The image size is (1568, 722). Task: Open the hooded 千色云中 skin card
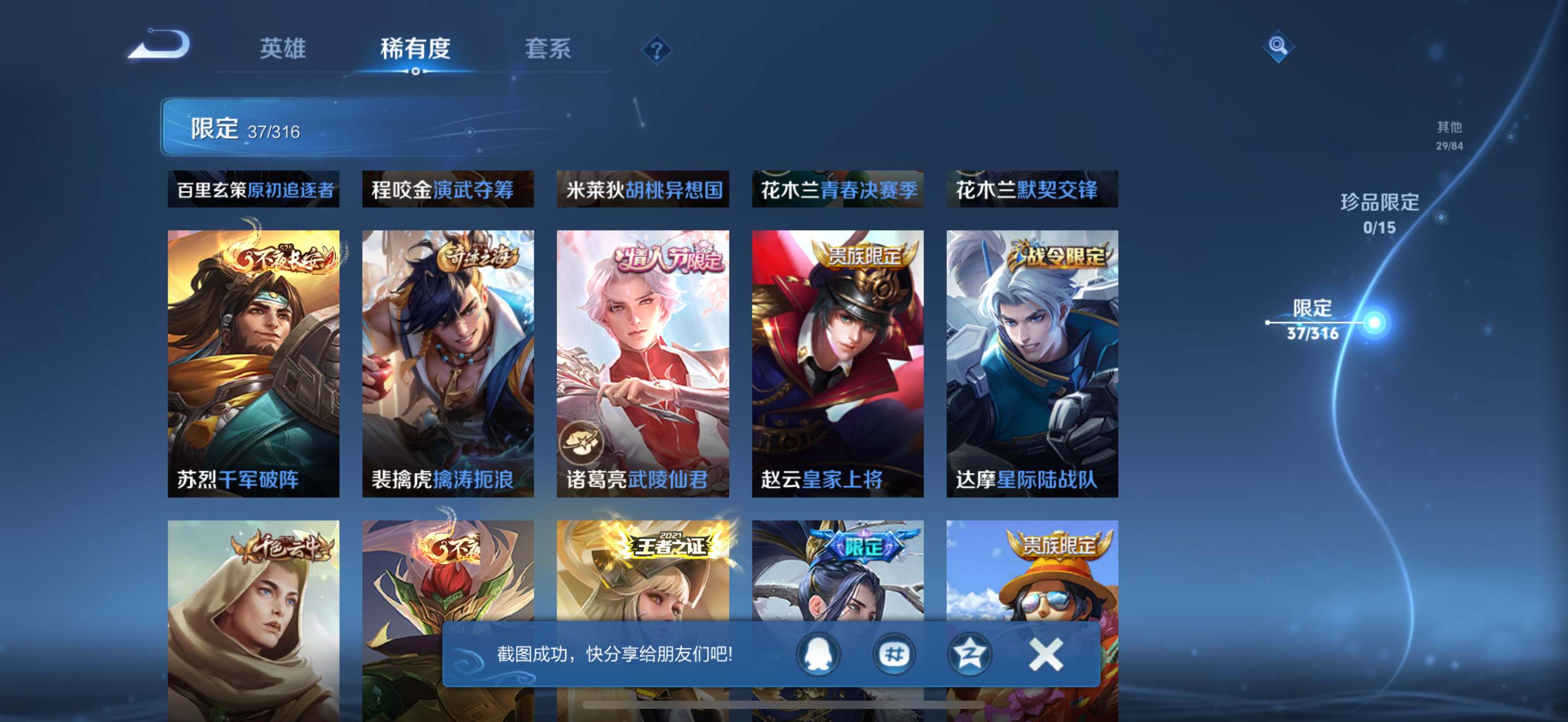tap(253, 615)
